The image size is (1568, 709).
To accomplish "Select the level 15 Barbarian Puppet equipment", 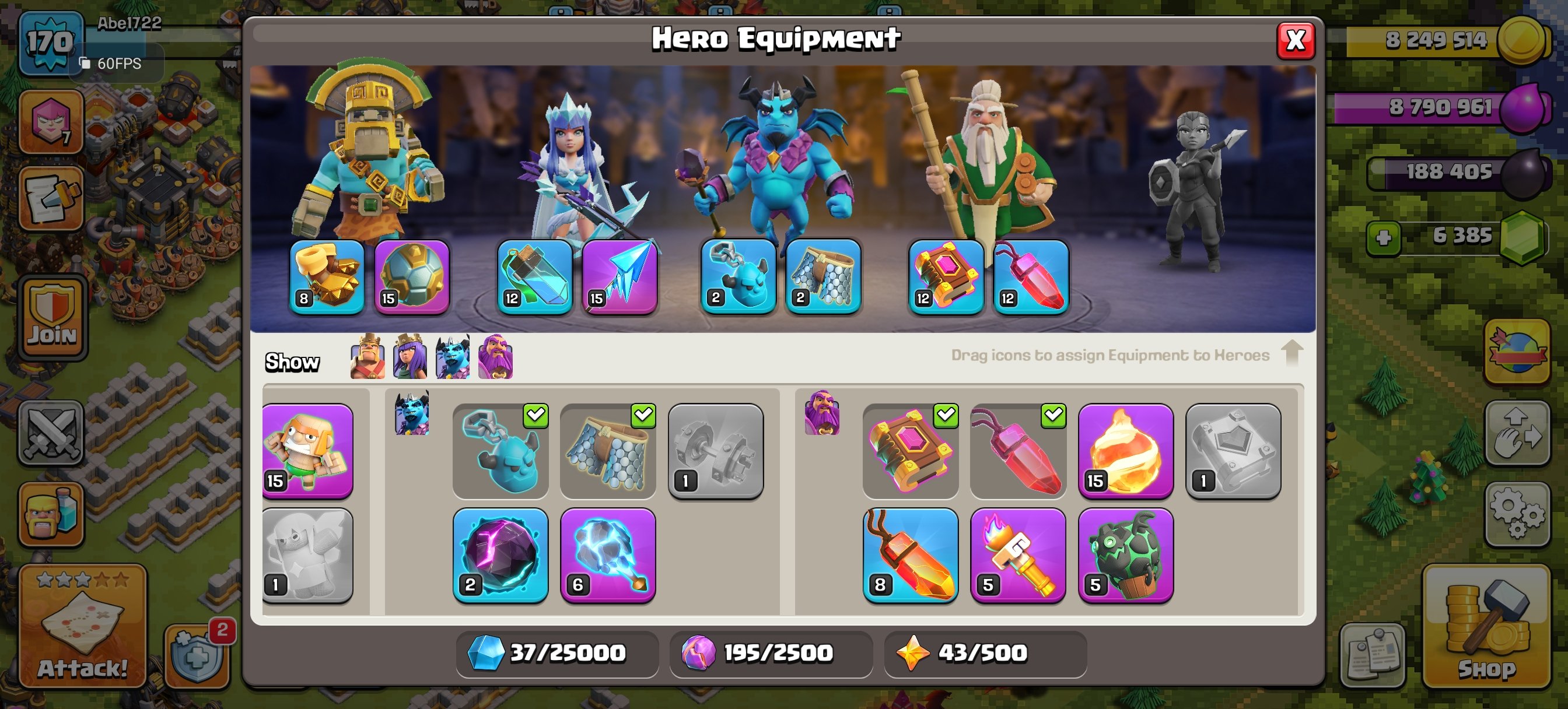I will click(307, 450).
